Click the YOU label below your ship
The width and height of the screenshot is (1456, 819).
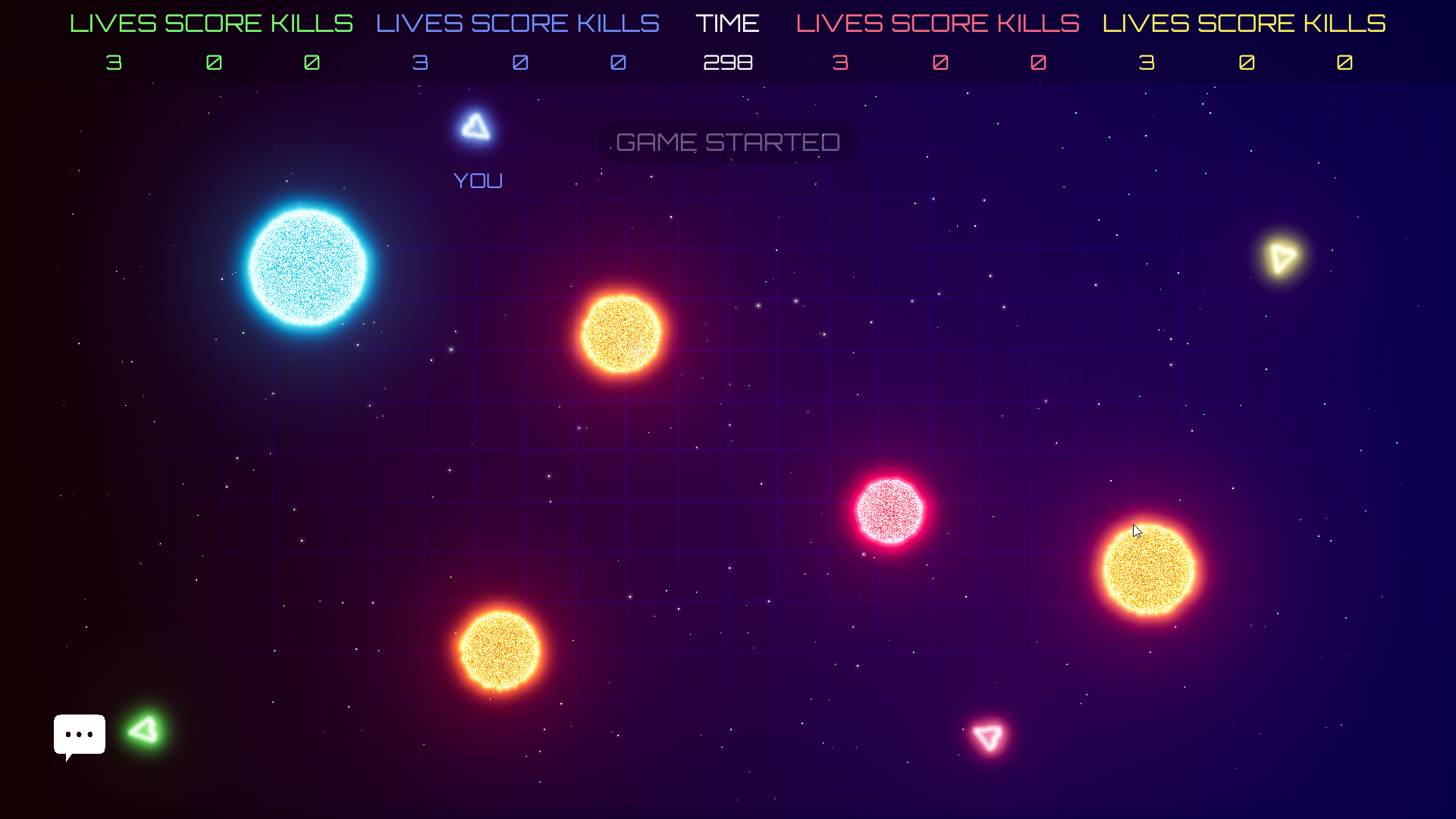point(477,180)
